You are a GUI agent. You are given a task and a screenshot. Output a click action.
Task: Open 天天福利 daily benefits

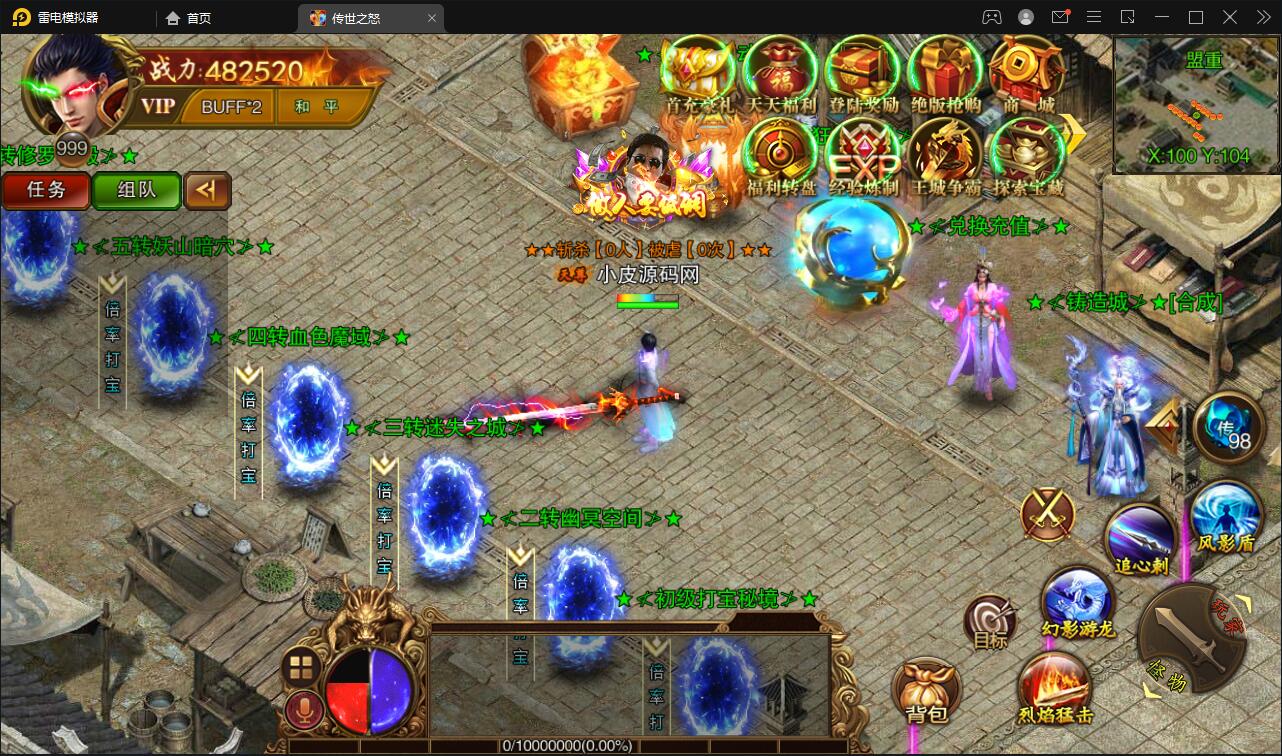(x=781, y=73)
